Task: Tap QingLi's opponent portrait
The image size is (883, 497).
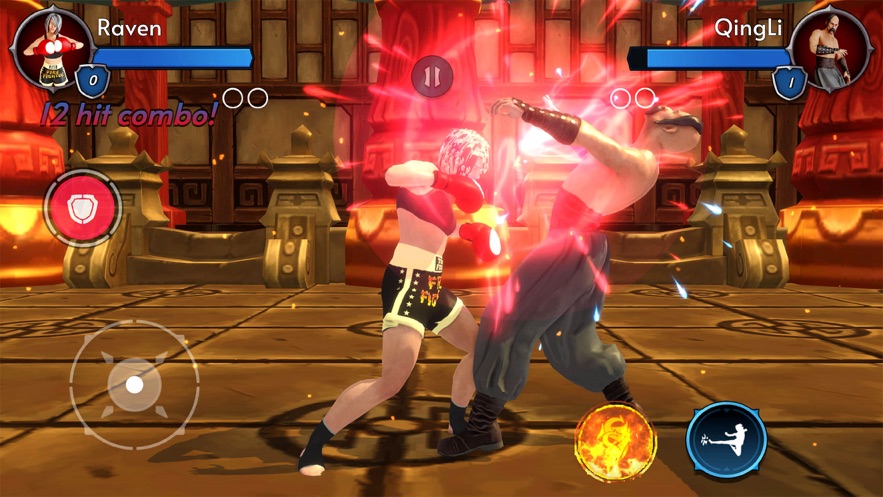Action: pyautogui.click(x=828, y=46)
